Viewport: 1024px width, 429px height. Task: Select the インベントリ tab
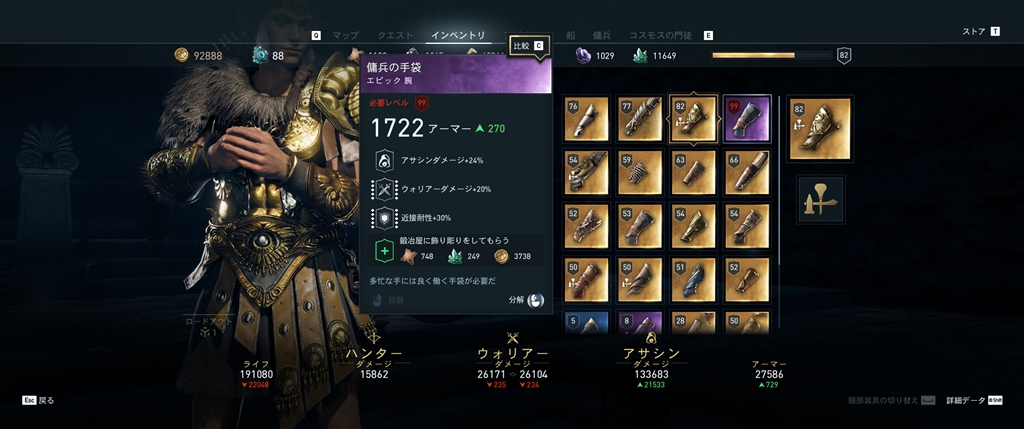tap(459, 35)
